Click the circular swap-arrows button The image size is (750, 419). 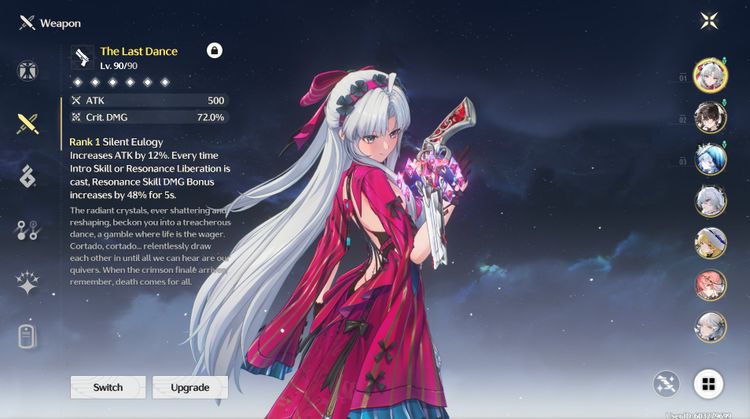click(667, 382)
